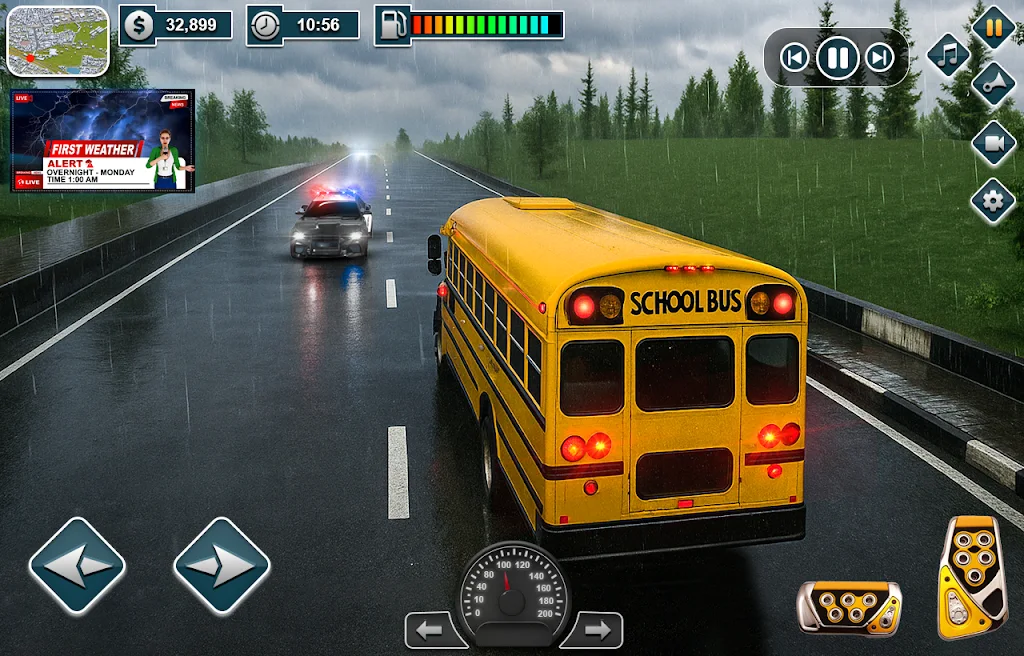The width and height of the screenshot is (1024, 656).
Task: Skip to the previous music track
Action: 794,58
